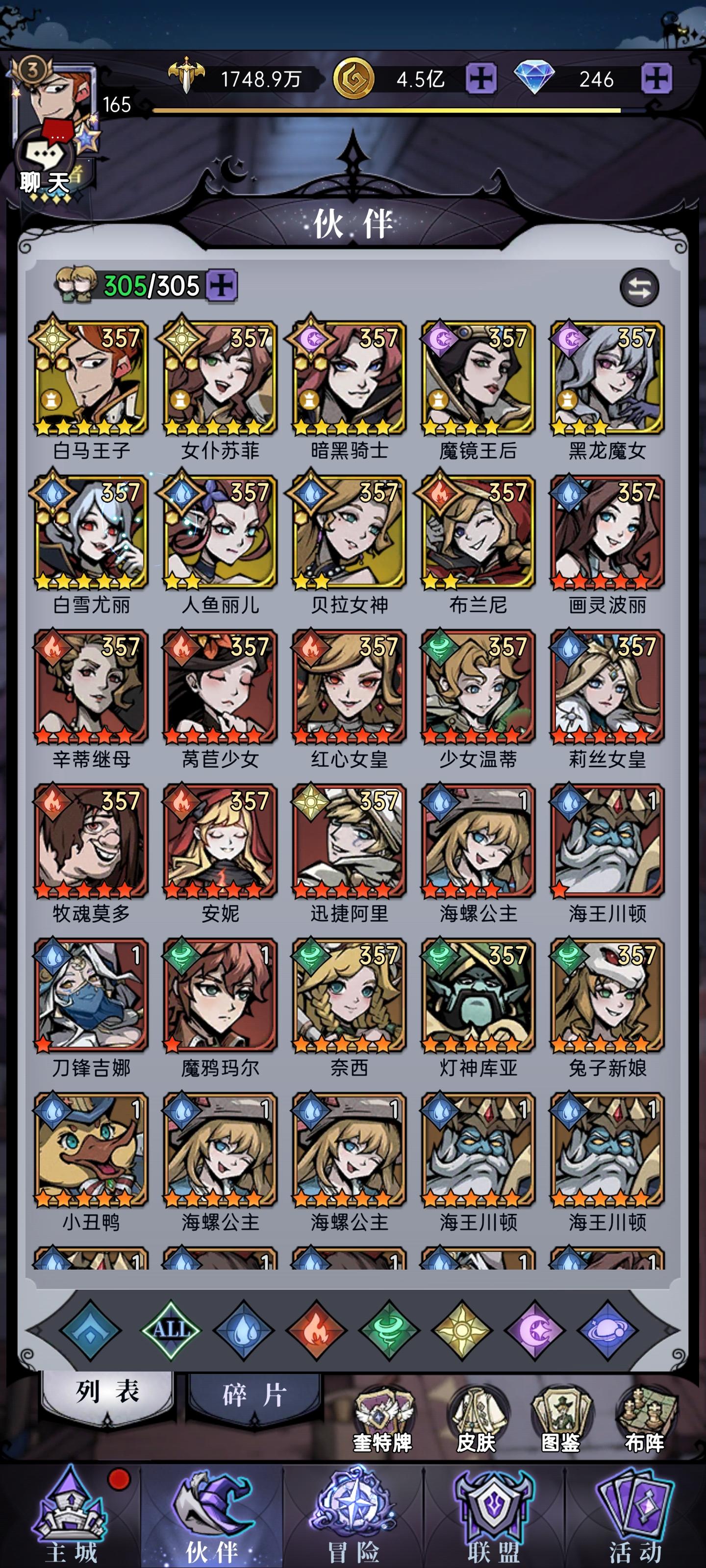This screenshot has width=706, height=1568.
Task: Open the 冒险 adventure screen
Action: [352, 1510]
